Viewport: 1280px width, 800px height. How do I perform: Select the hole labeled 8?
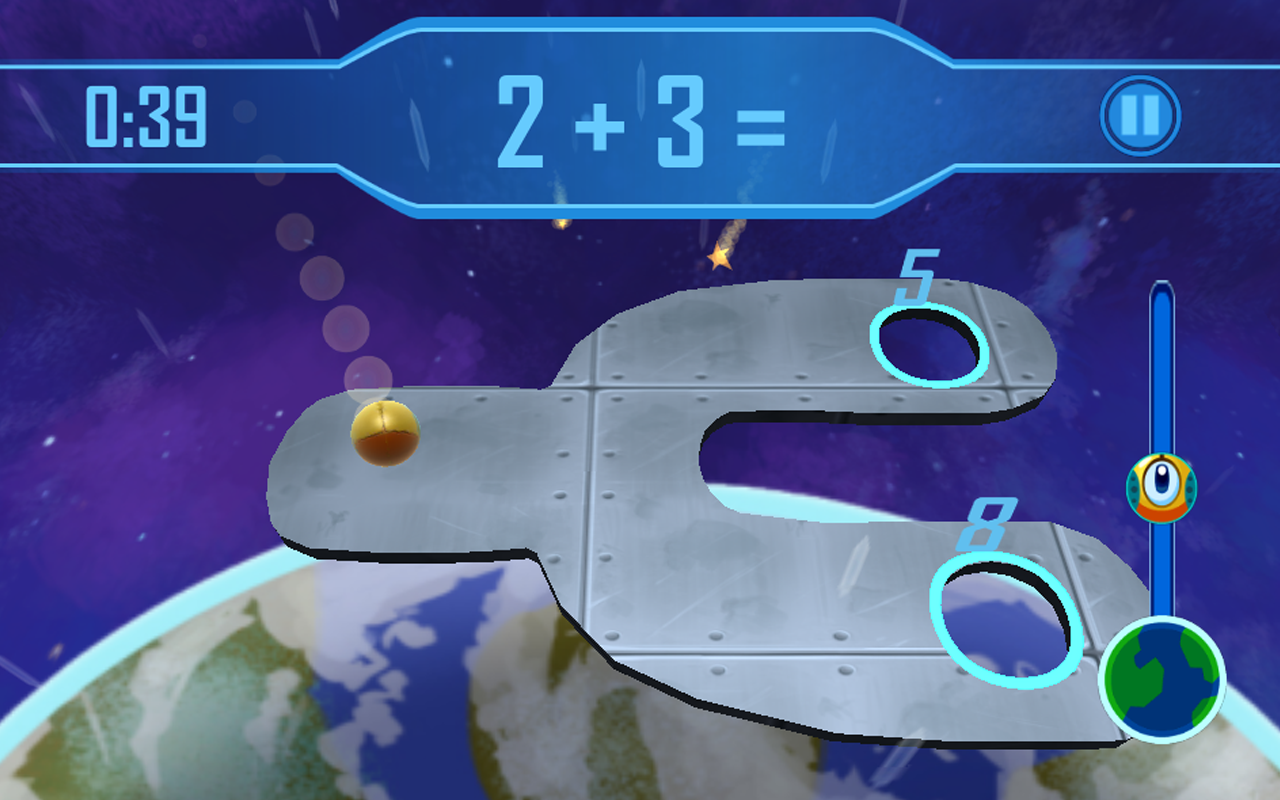tap(1005, 620)
